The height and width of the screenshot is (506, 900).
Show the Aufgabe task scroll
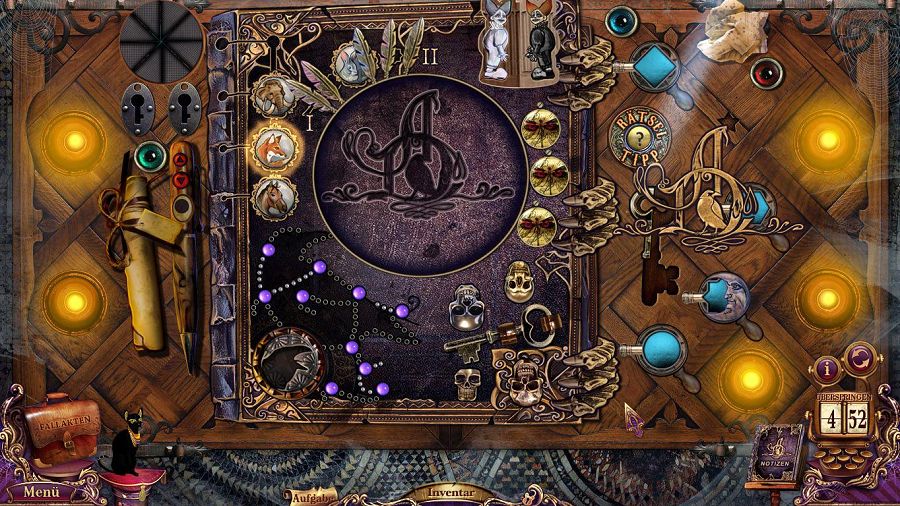(x=311, y=496)
